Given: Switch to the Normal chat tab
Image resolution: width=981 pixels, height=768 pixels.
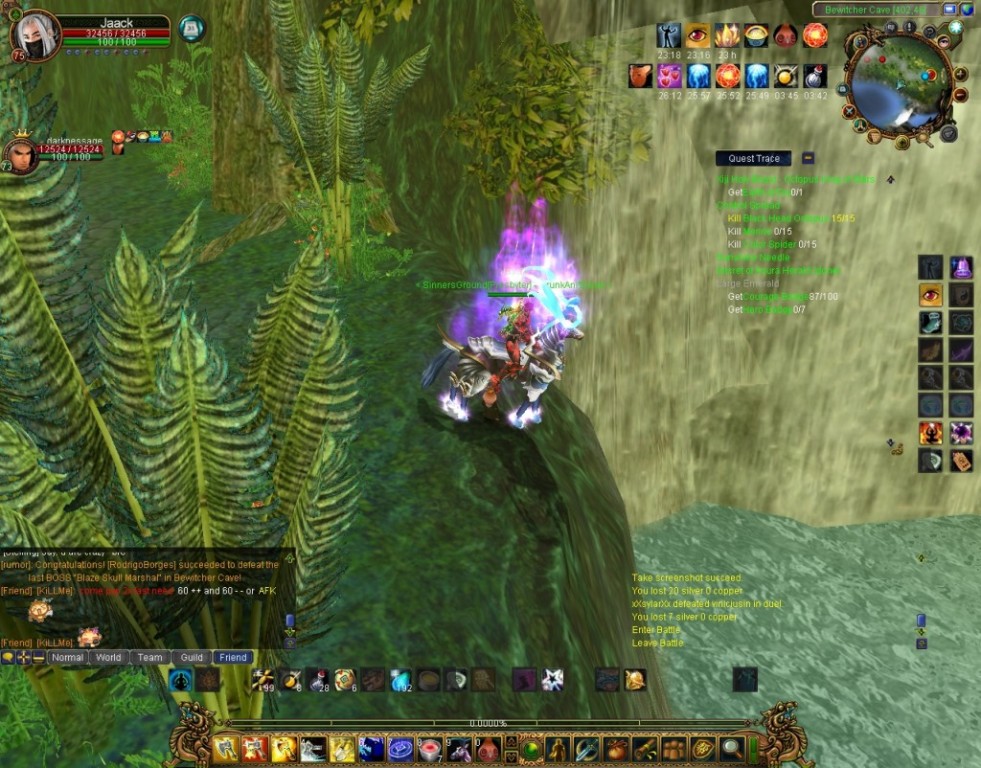Looking at the screenshot, I should [x=67, y=657].
